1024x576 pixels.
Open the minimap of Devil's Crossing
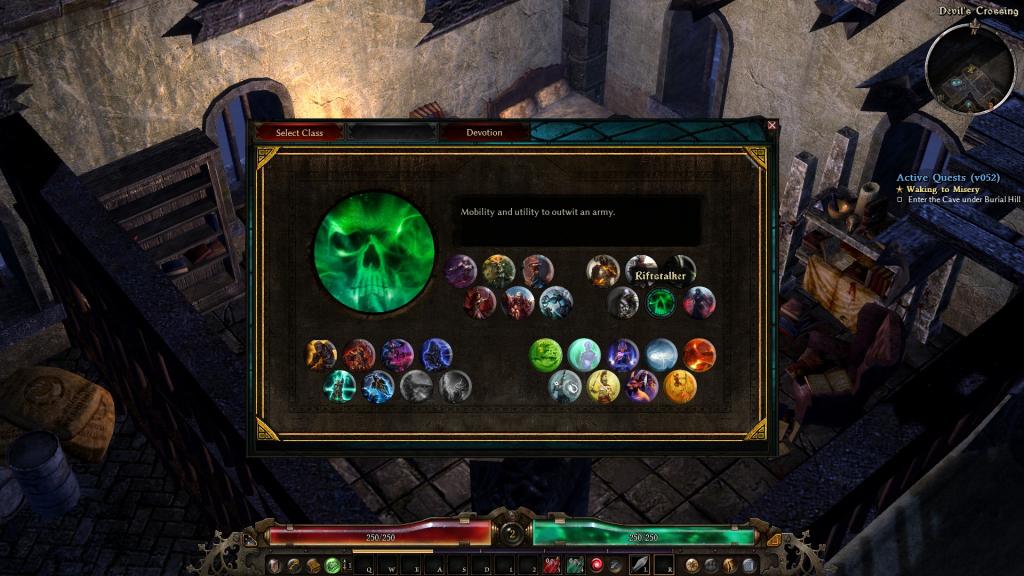click(969, 68)
